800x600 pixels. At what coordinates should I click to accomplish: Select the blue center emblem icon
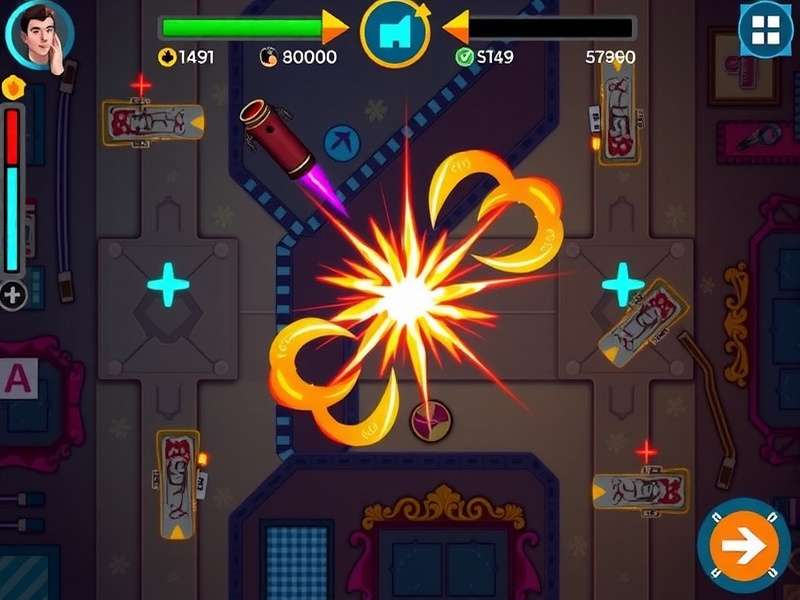[x=395, y=32]
